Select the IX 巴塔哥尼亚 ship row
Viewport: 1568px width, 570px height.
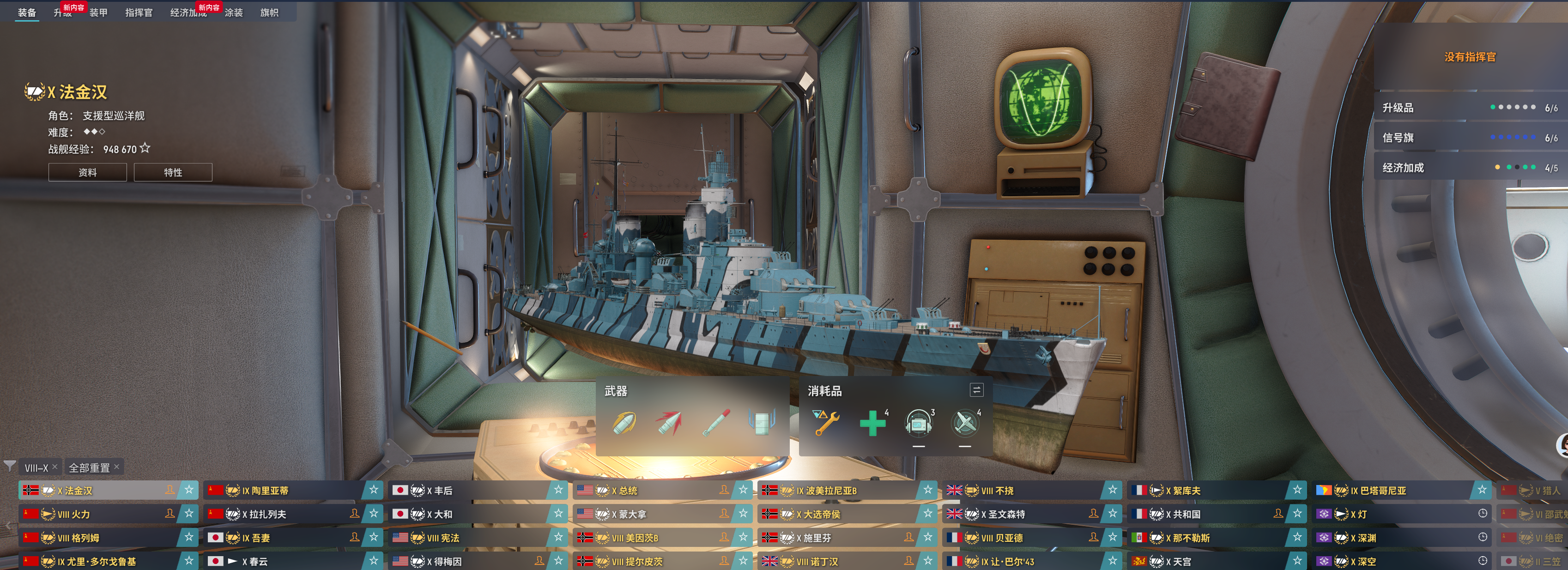pyautogui.click(x=1394, y=490)
